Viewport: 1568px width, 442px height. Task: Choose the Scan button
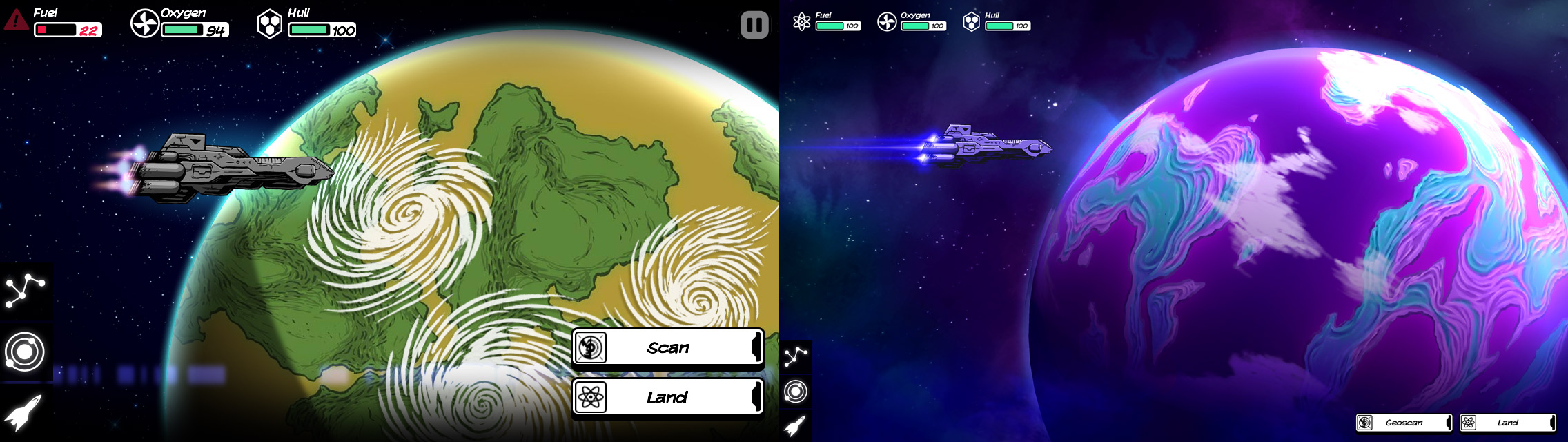click(x=667, y=347)
